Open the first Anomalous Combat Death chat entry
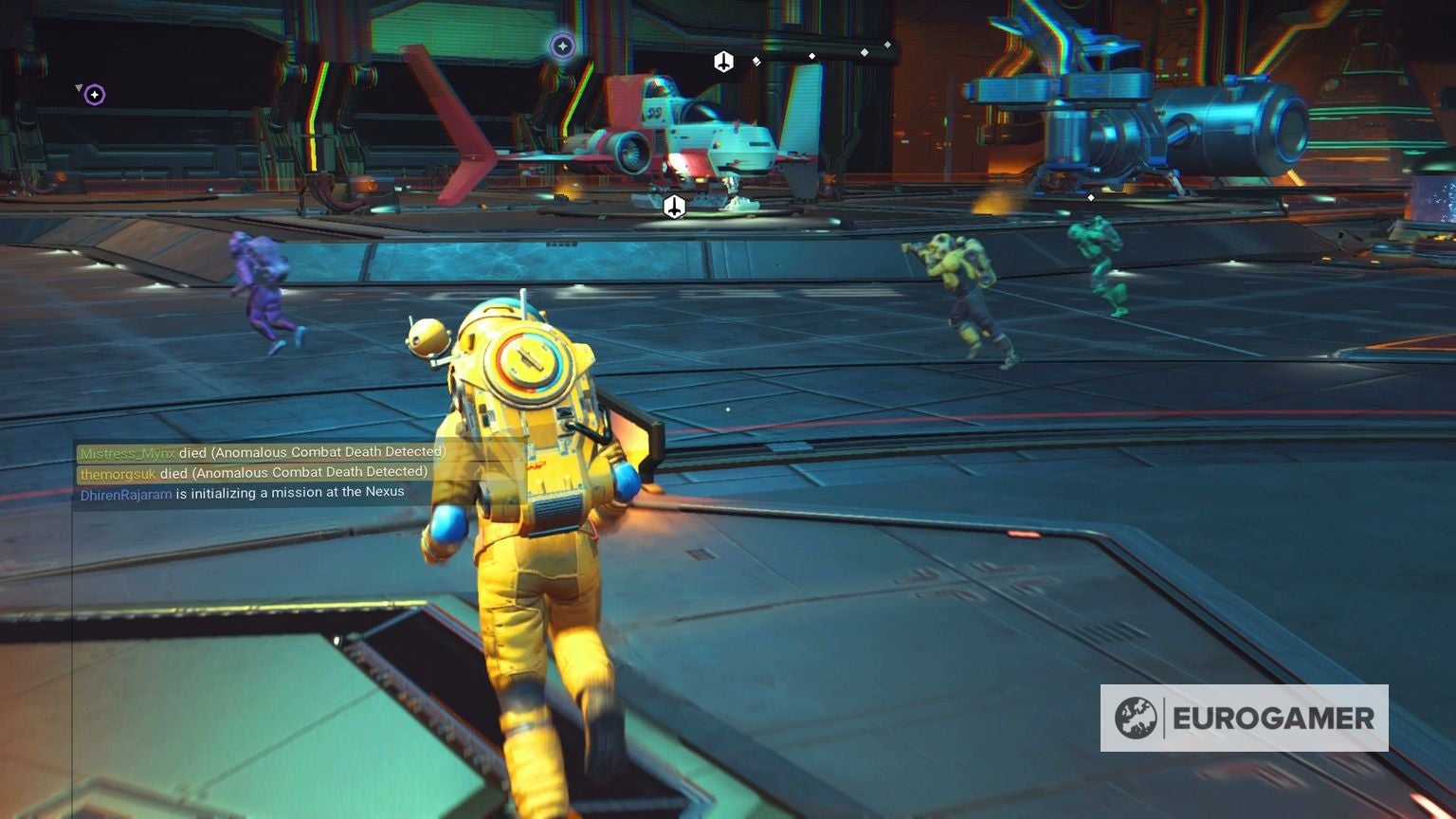 point(262,451)
